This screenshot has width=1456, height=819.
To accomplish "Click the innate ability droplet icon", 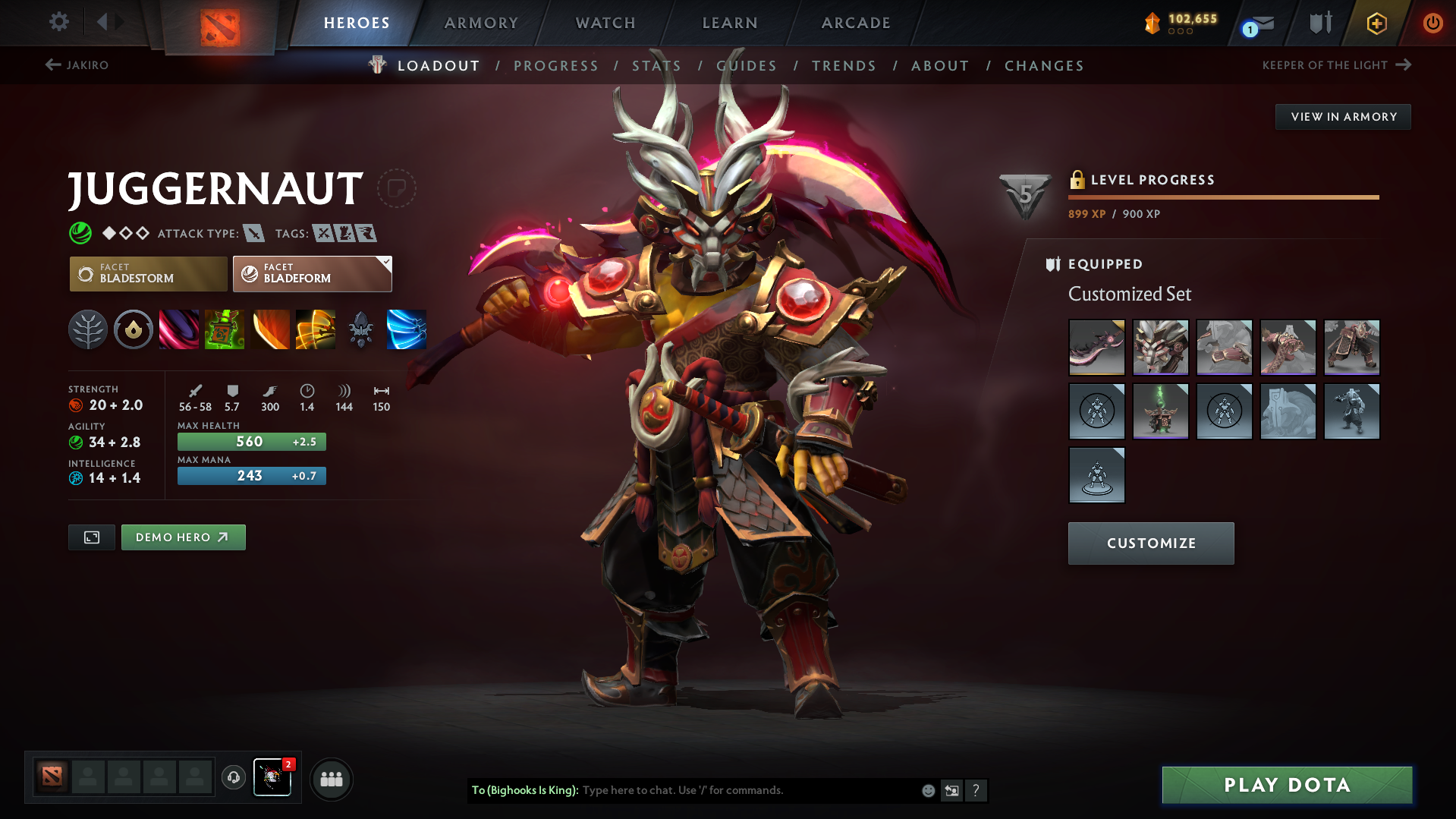I will (x=134, y=329).
